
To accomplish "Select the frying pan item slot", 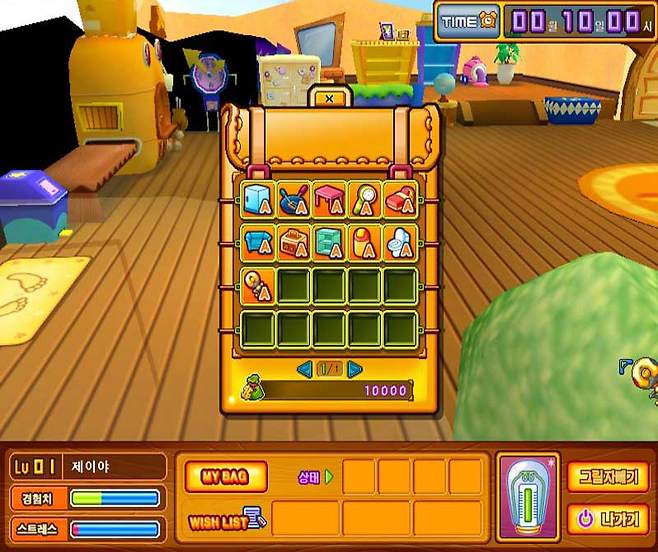I will [x=294, y=198].
